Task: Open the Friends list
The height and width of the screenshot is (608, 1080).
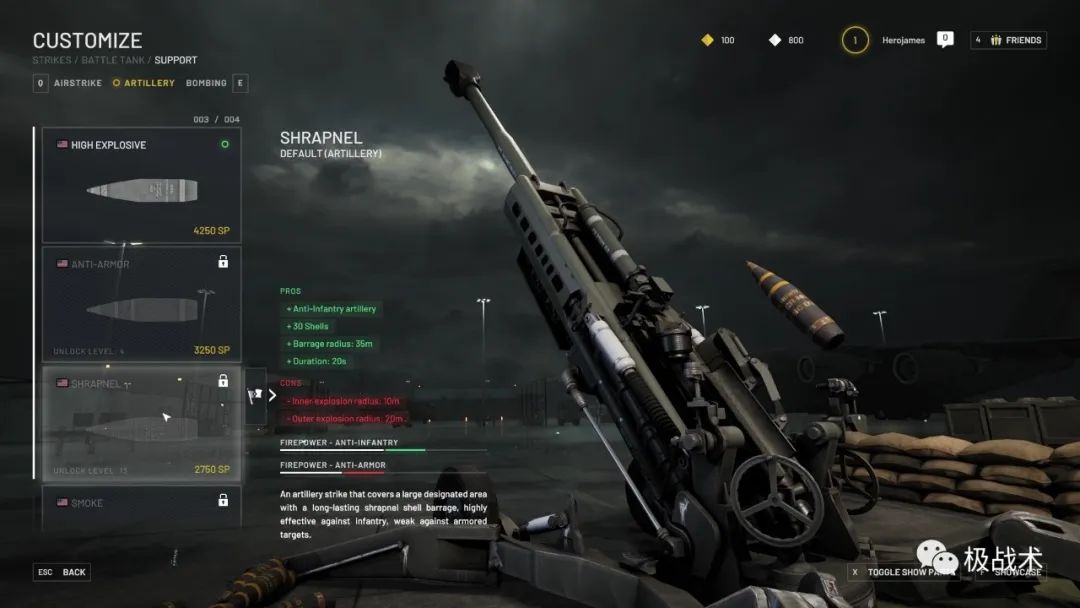Action: click(1008, 40)
